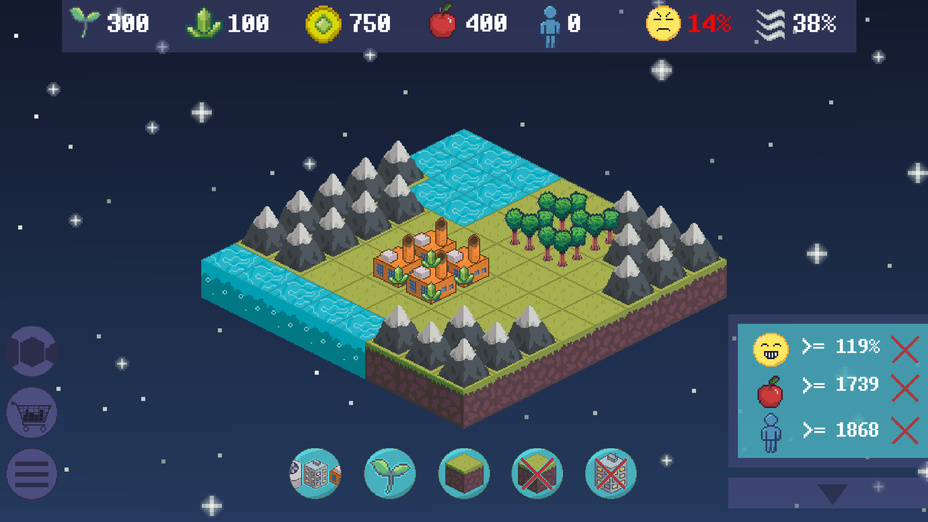
Task: Activate the demolish building tool
Action: click(x=611, y=473)
